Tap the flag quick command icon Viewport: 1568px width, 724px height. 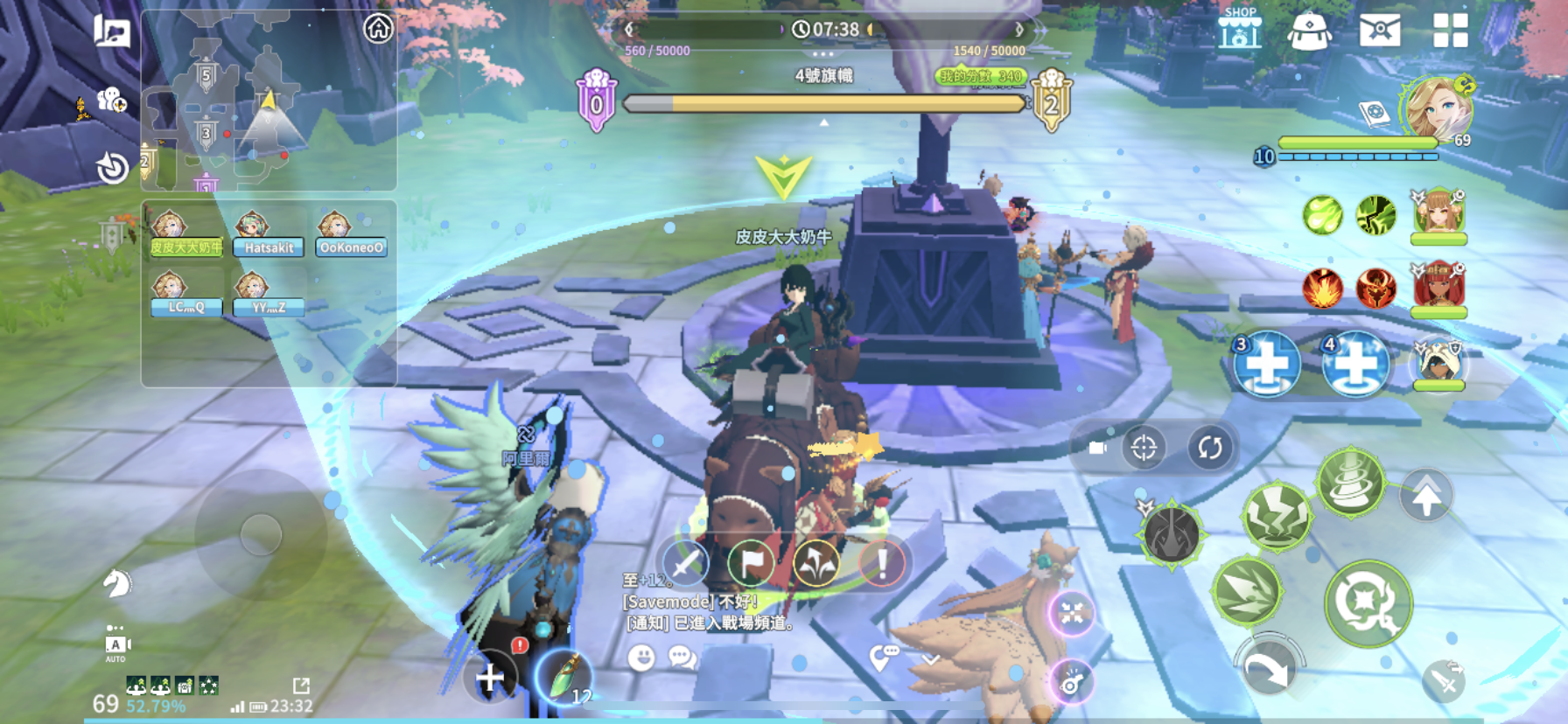752,562
